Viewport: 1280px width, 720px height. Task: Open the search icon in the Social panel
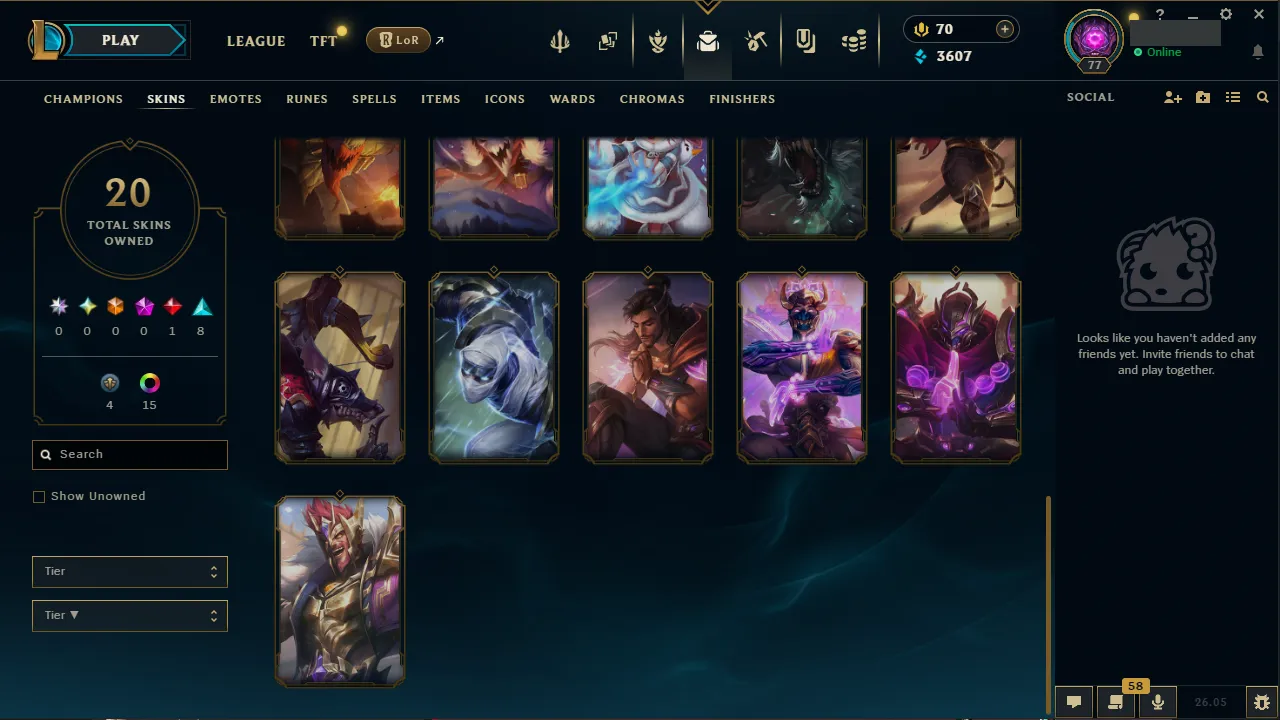click(x=1262, y=97)
